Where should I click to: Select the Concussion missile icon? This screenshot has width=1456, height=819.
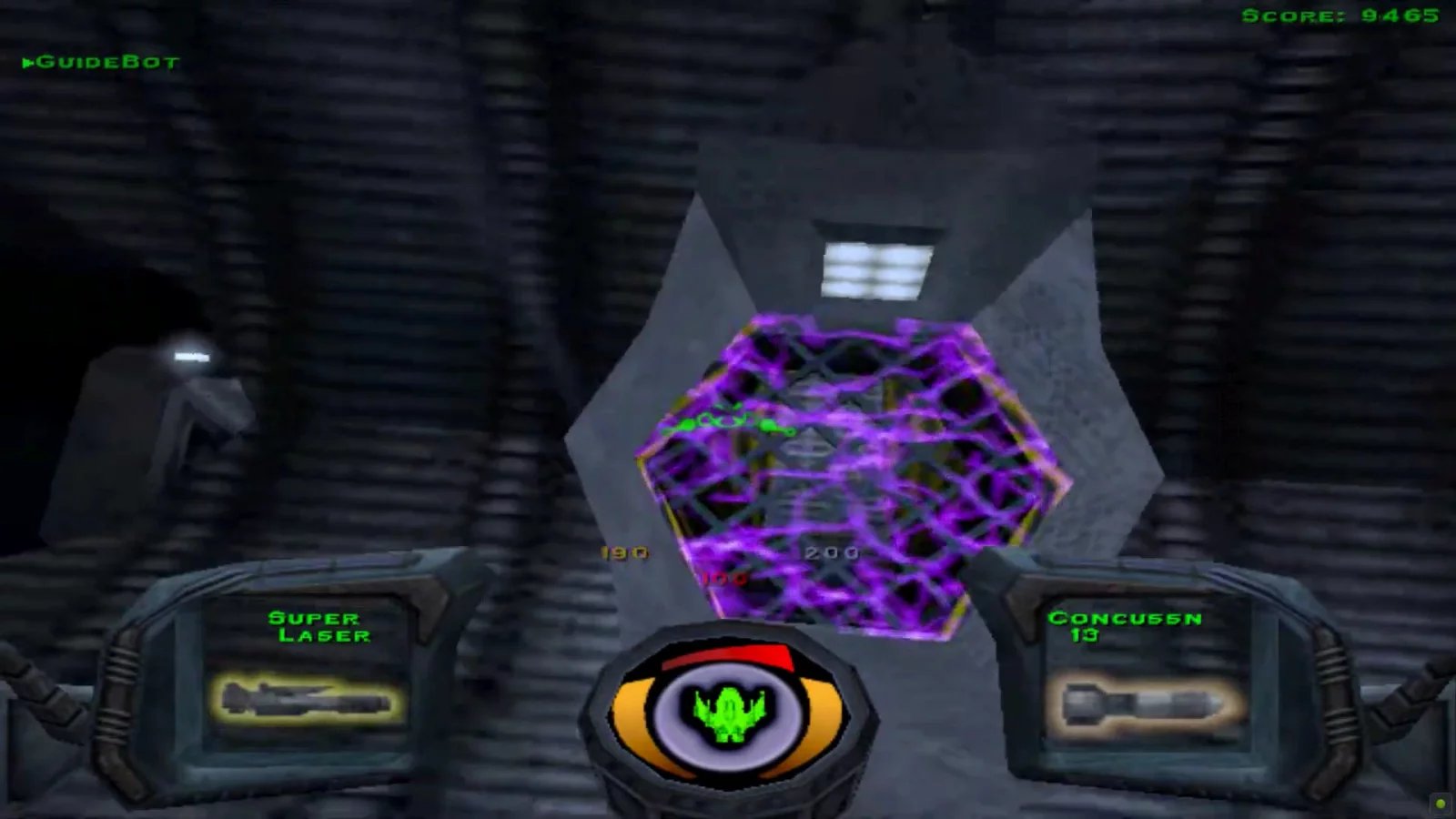(1142, 701)
